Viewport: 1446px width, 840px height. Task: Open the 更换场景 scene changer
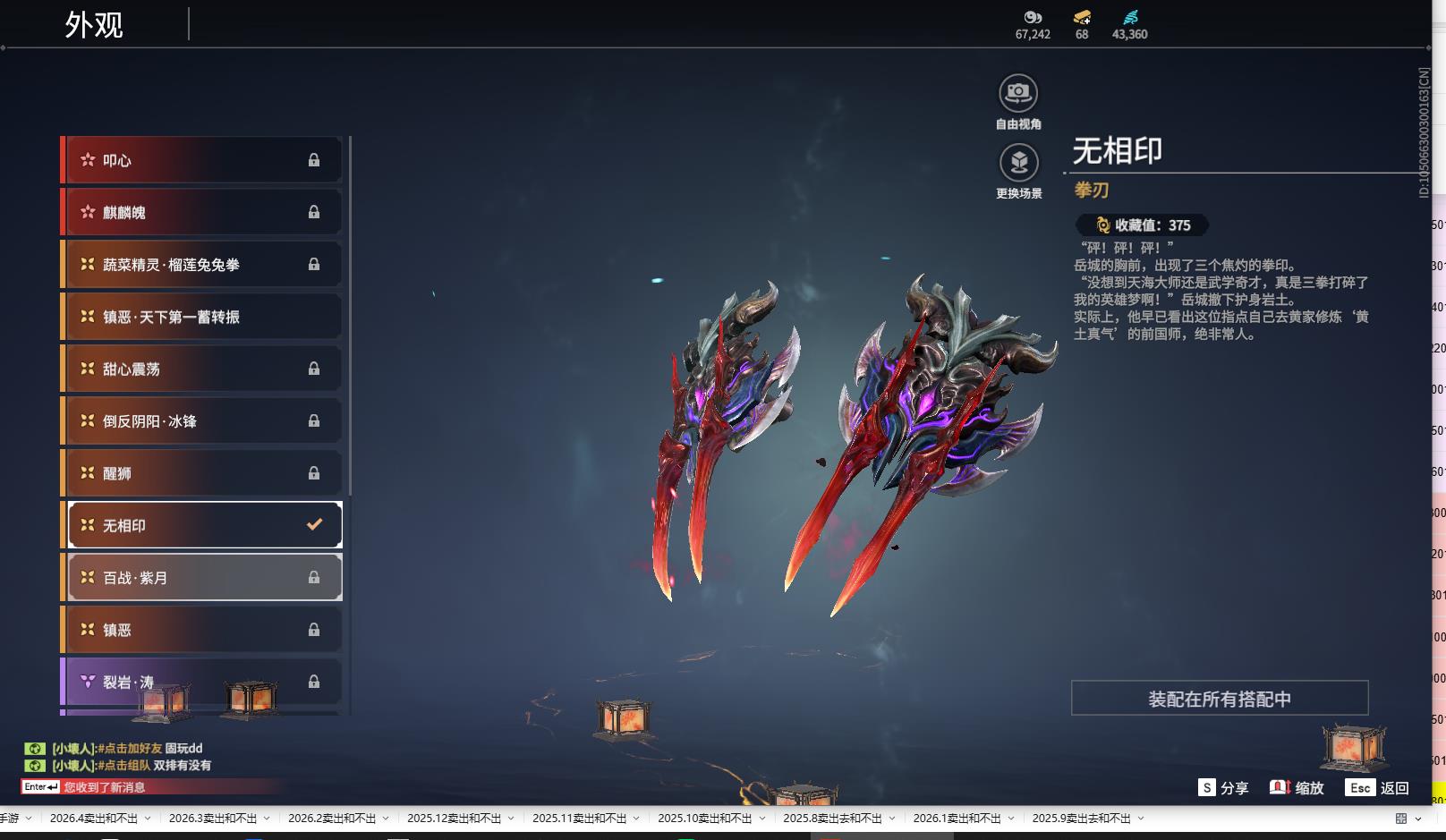1018,163
